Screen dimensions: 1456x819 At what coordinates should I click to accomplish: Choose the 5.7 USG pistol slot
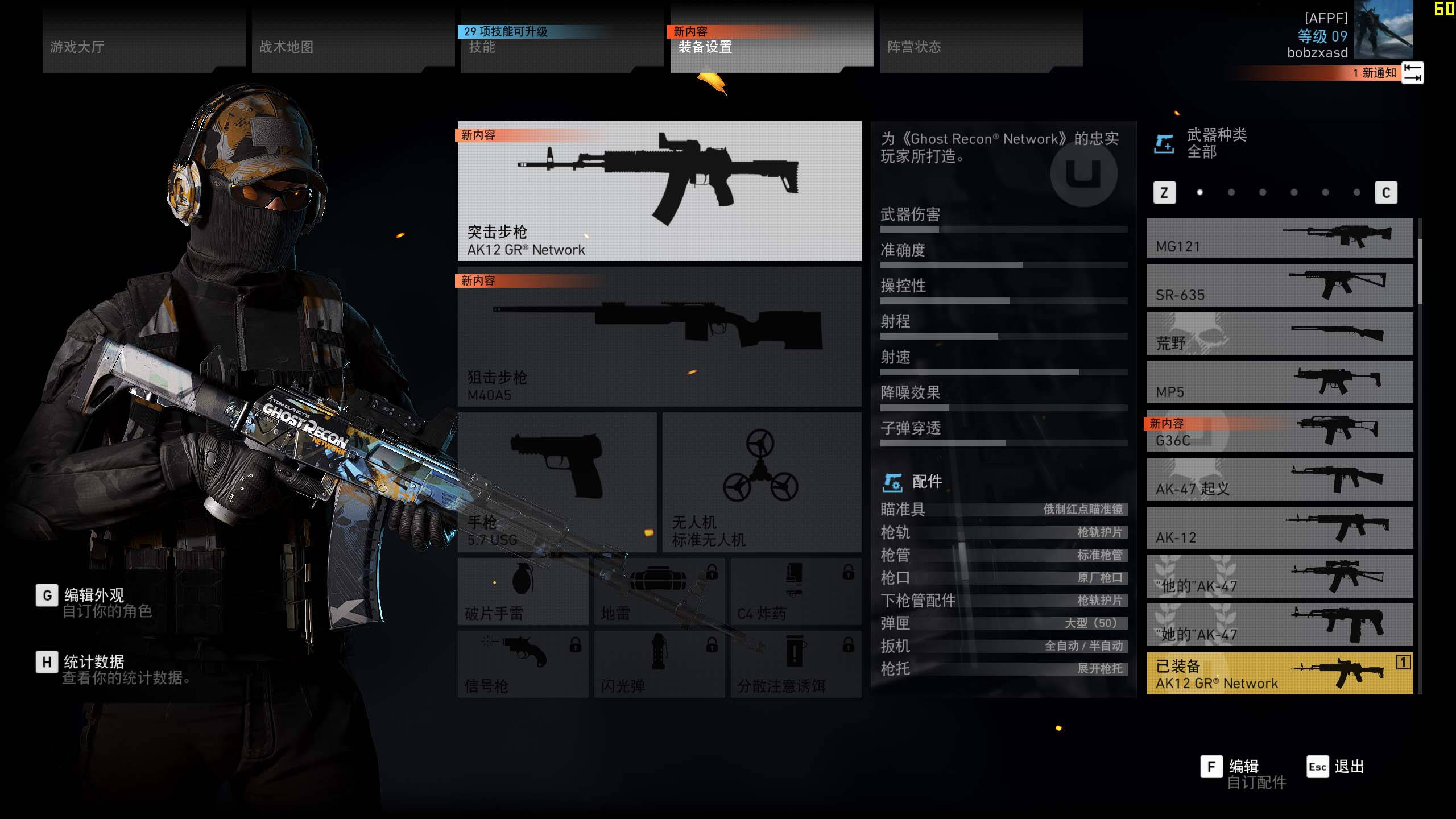point(557,482)
